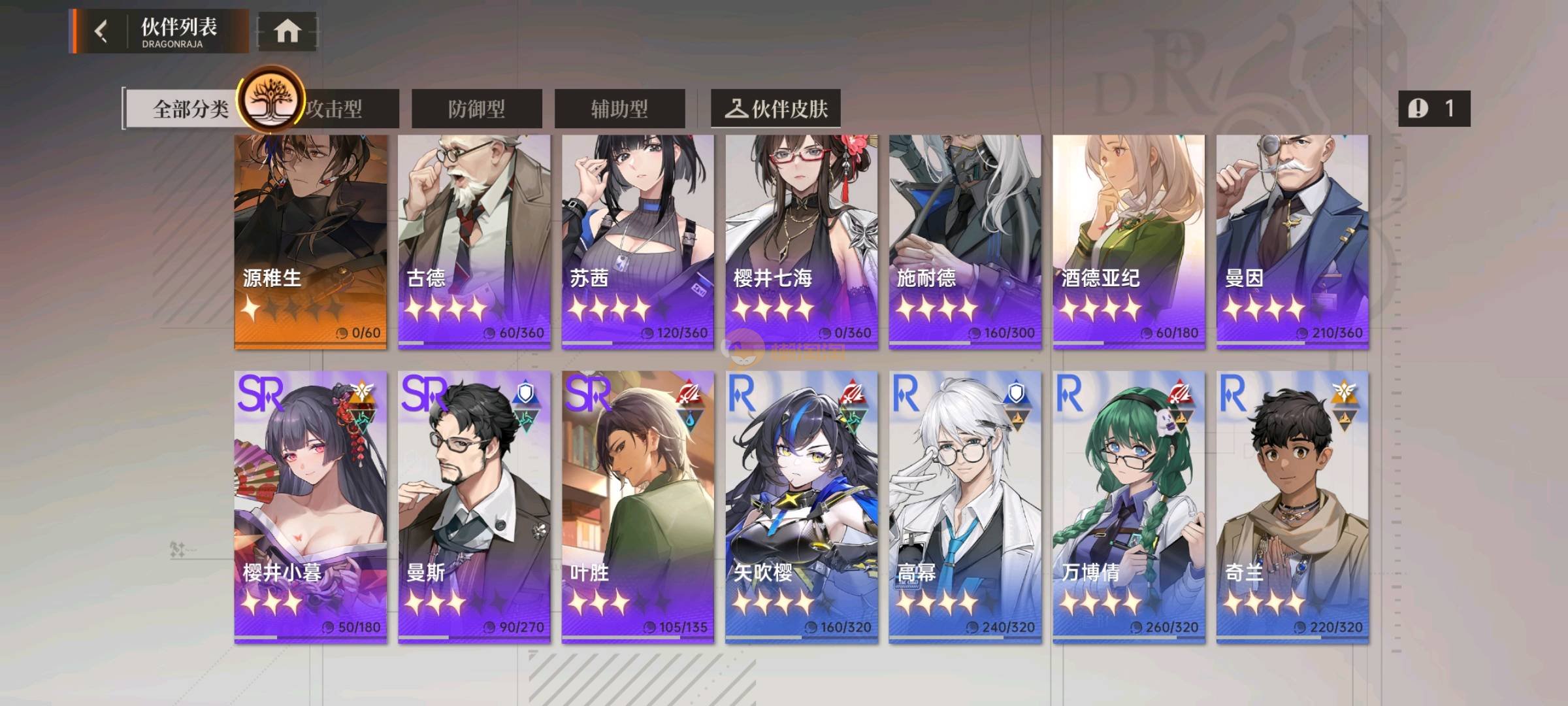Show the 辅助型 partners tab

click(x=619, y=109)
